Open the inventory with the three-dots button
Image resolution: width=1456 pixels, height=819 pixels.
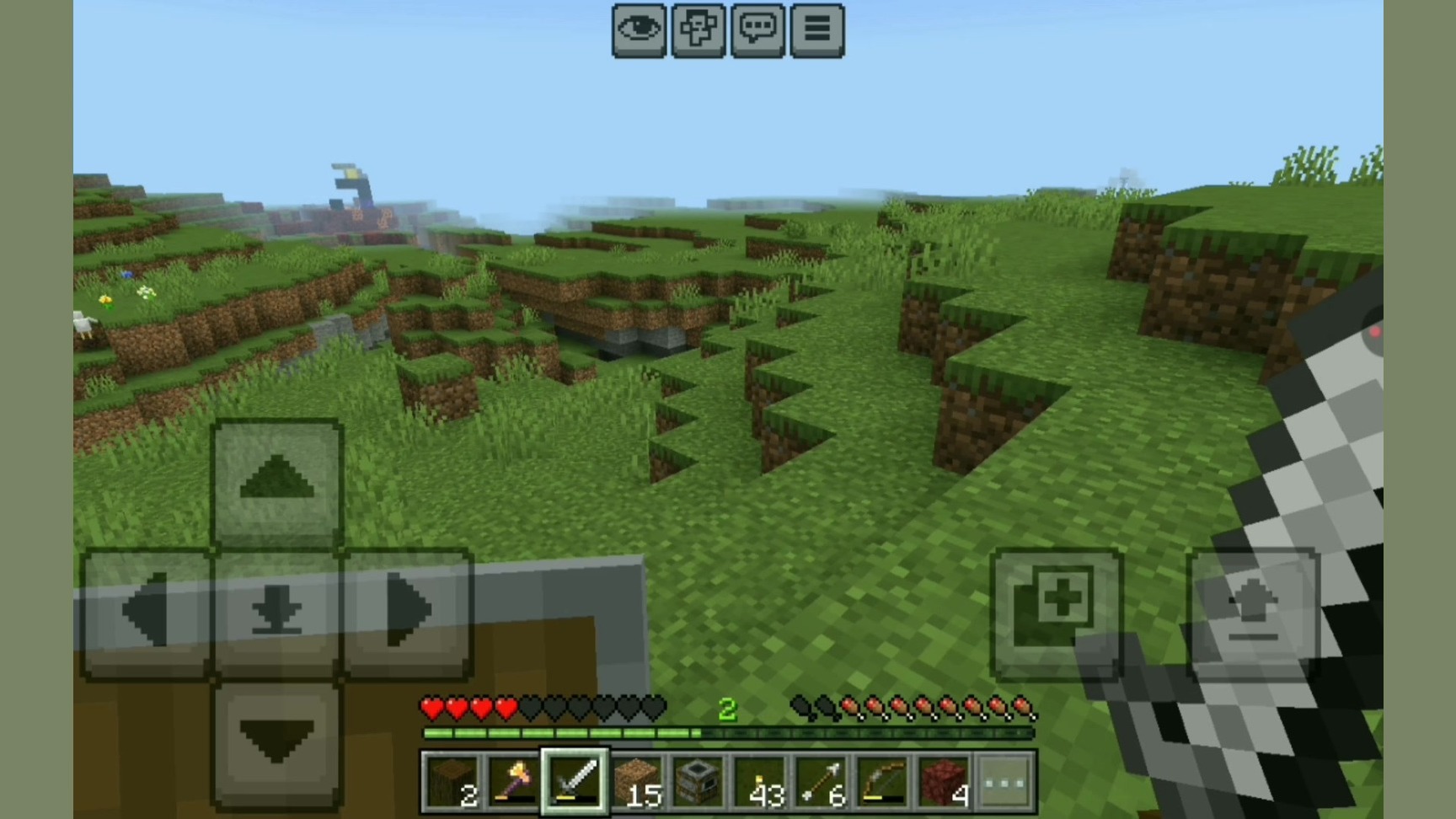pos(1006,782)
